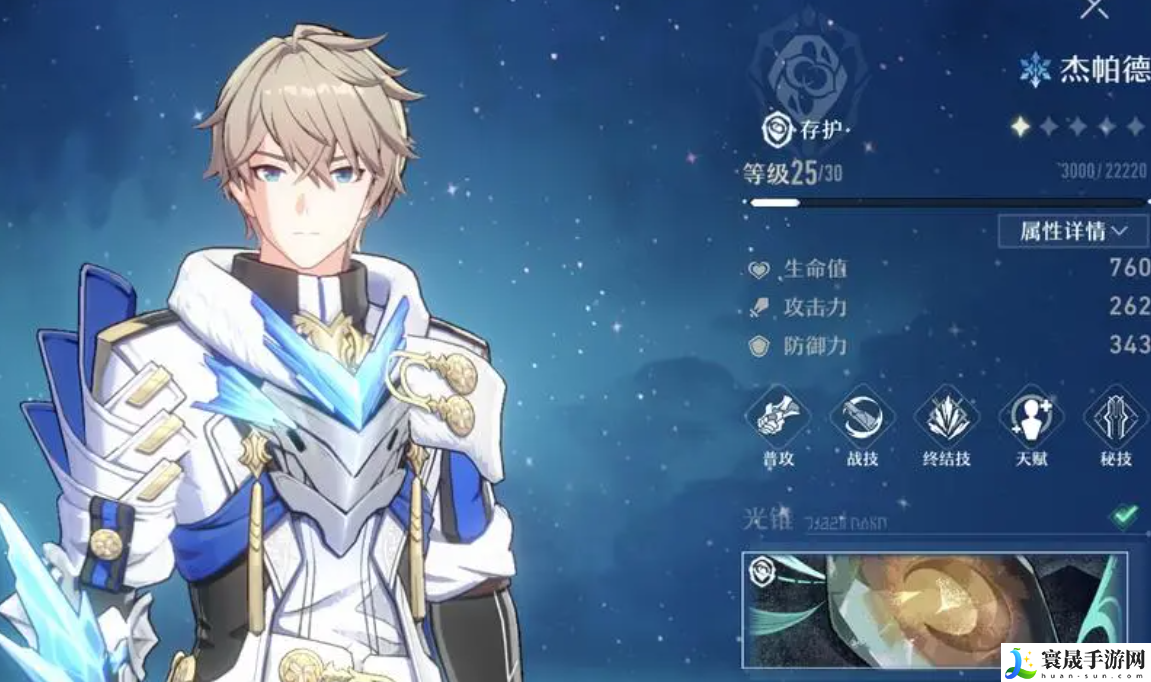View the 终结技 ultimate icon
Image resolution: width=1151 pixels, height=682 pixels.
pyautogui.click(x=946, y=417)
